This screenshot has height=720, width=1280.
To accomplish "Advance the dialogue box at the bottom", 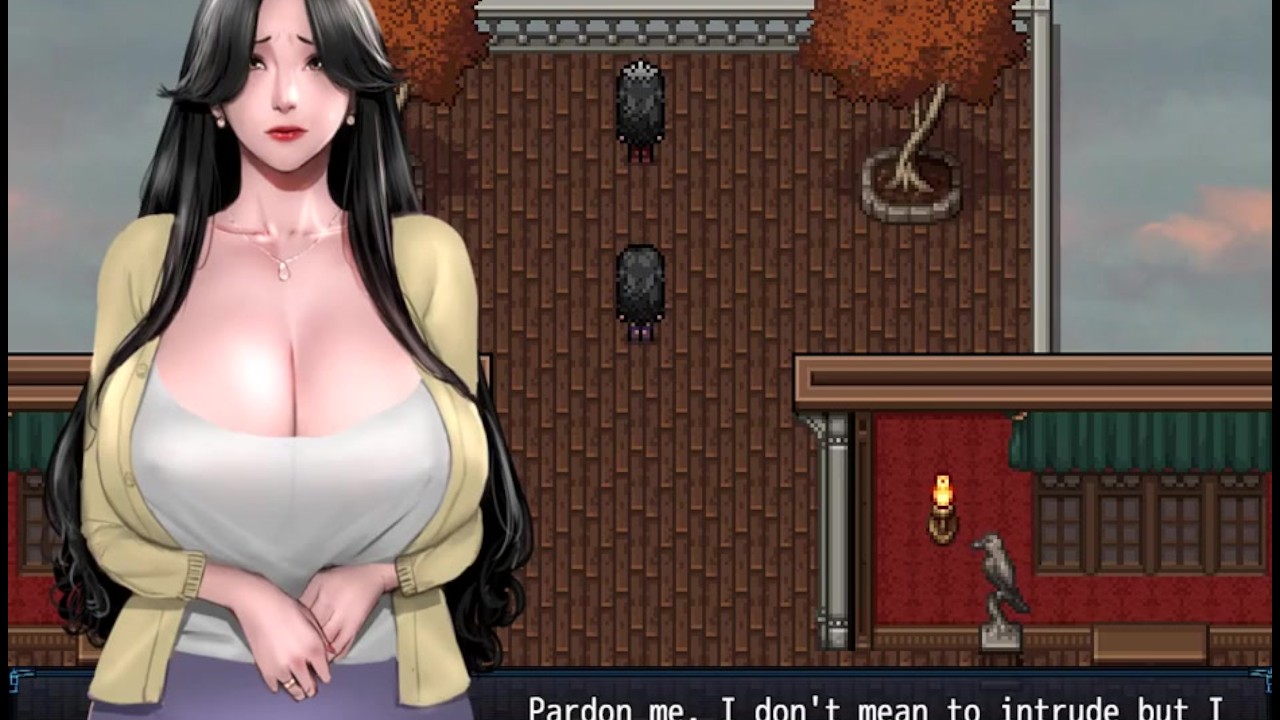I will [640, 700].
